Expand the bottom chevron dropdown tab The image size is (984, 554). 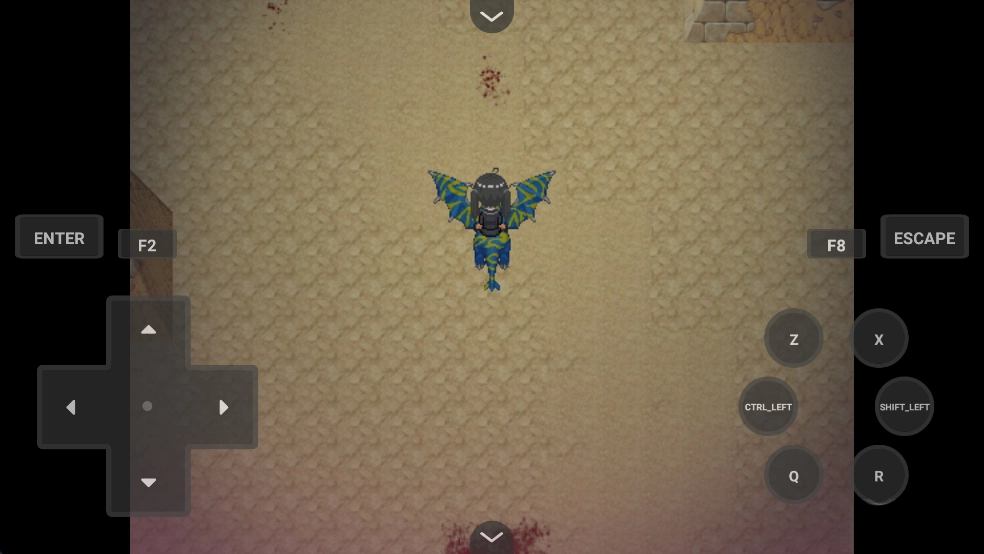click(491, 538)
